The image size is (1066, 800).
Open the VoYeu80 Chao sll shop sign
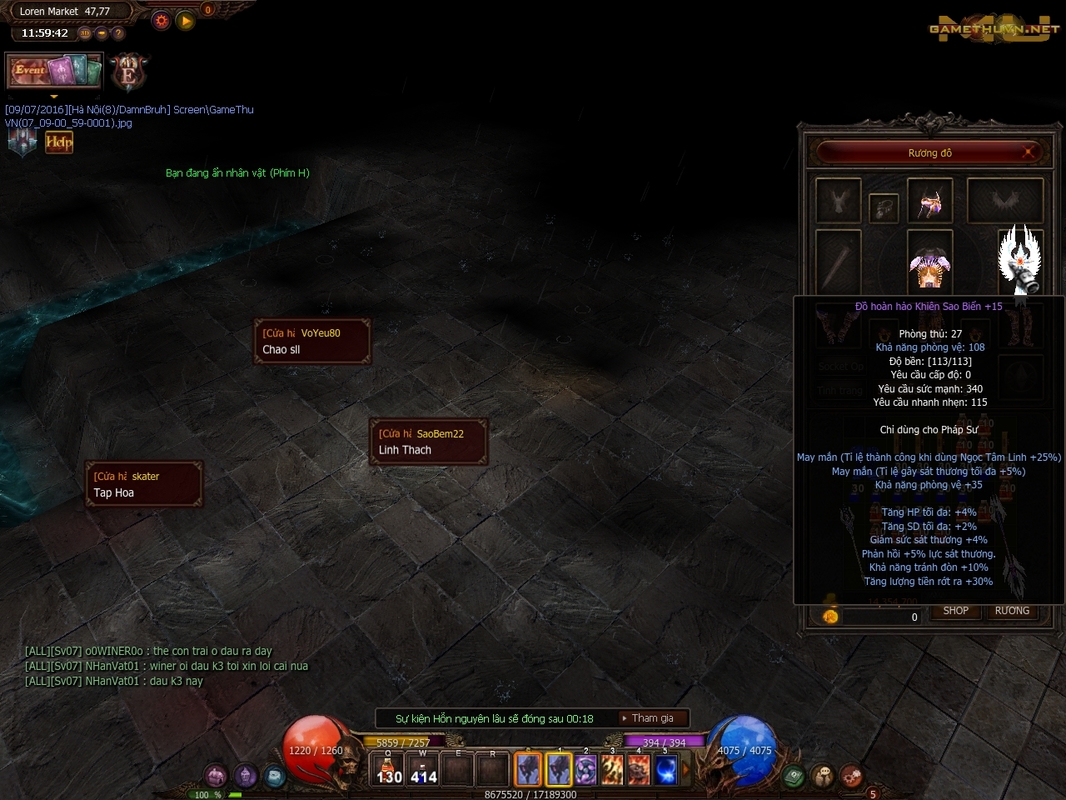(x=312, y=341)
